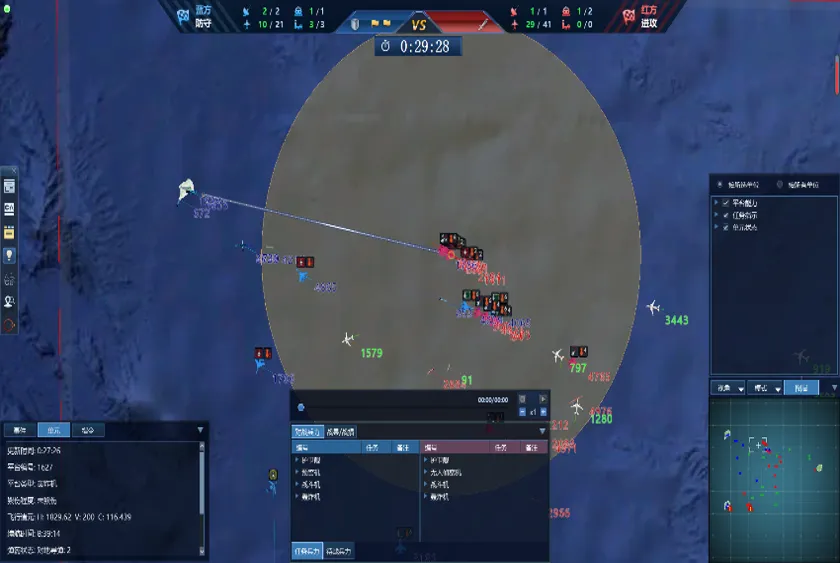Screen dimensions: 840x563
Task: Open the top window icon in left toolbar
Action: point(9,186)
